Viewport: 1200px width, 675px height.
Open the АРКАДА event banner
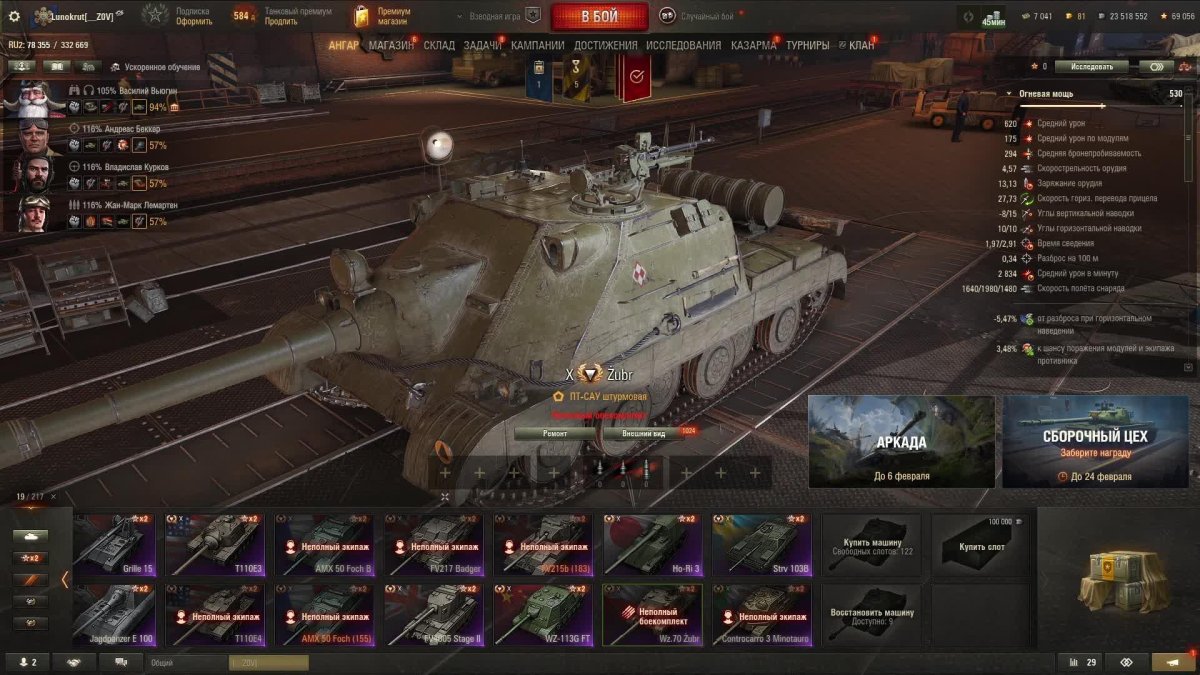click(x=901, y=441)
